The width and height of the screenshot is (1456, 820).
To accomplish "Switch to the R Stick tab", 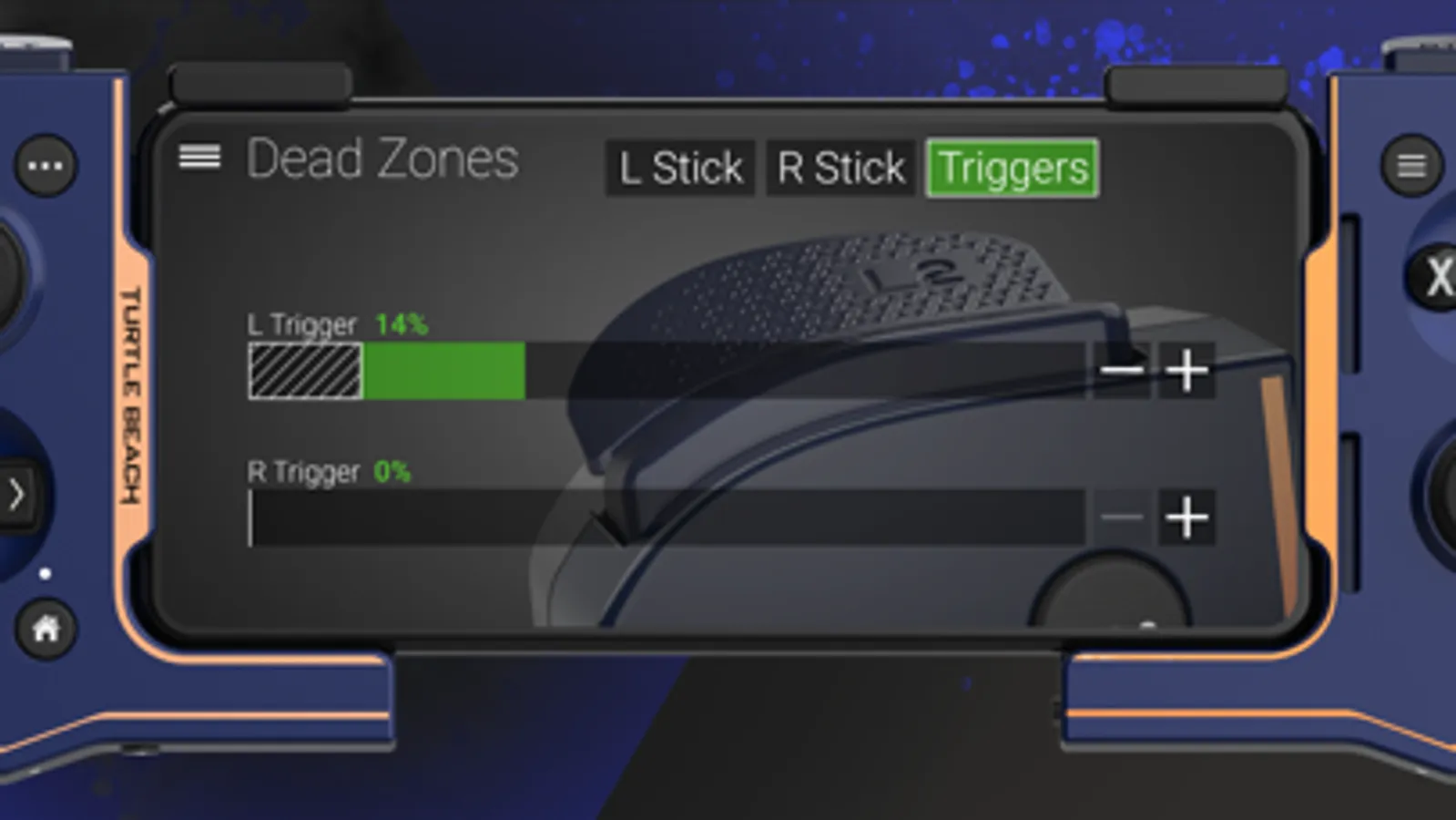I will tap(838, 167).
